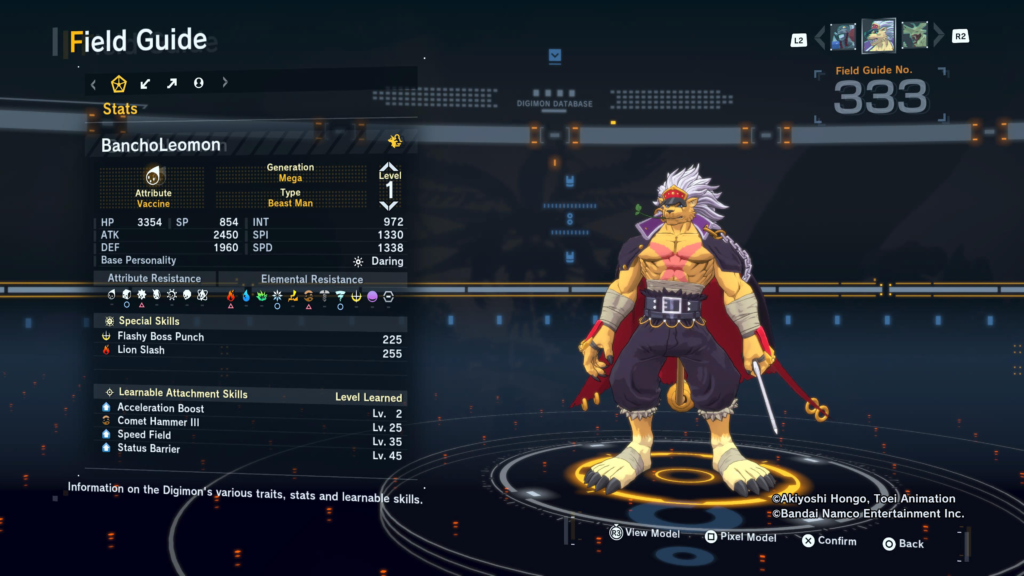
Task: Switch to the up-right arrow tab
Action: point(172,83)
